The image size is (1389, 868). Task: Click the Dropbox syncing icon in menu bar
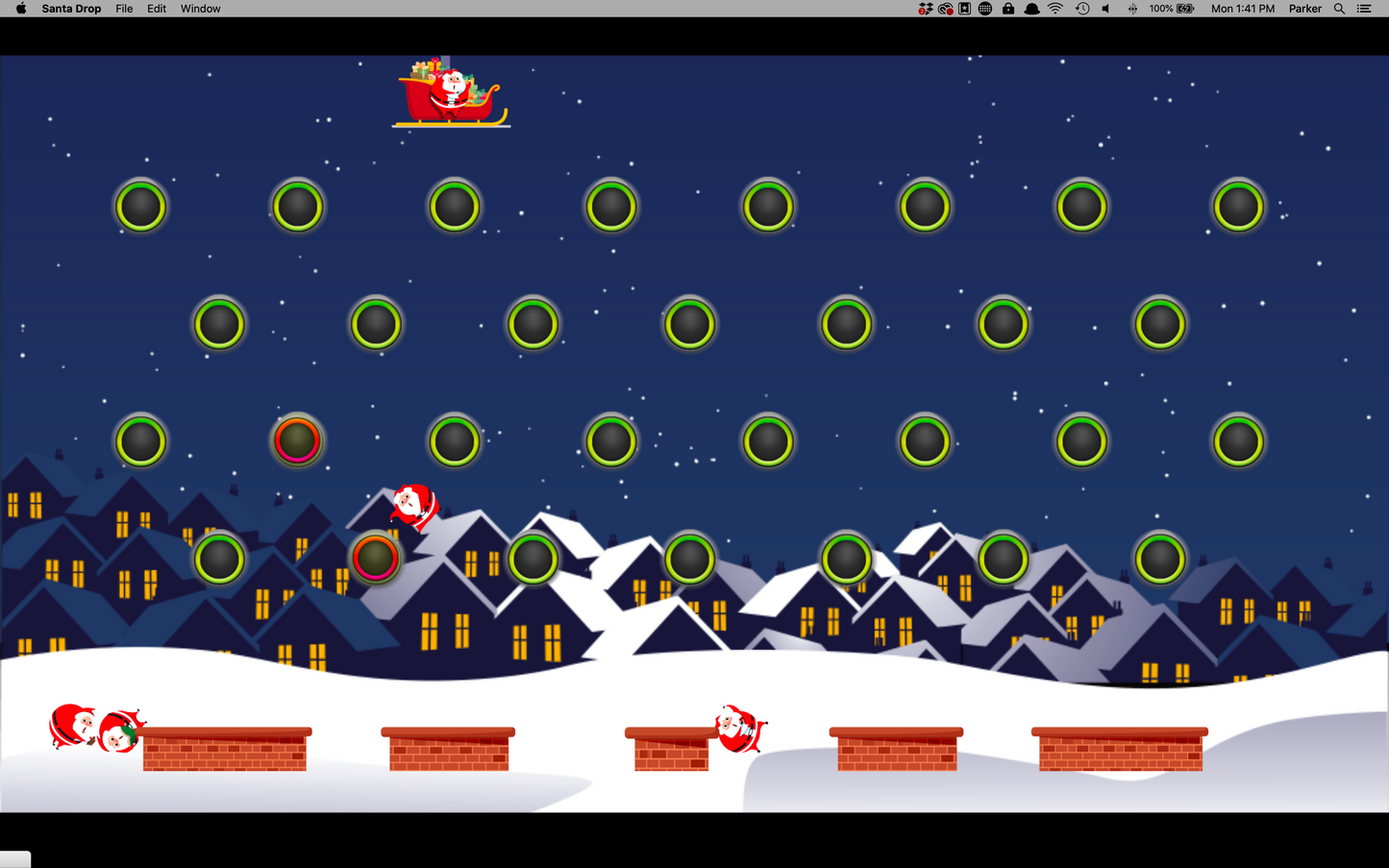tap(926, 9)
